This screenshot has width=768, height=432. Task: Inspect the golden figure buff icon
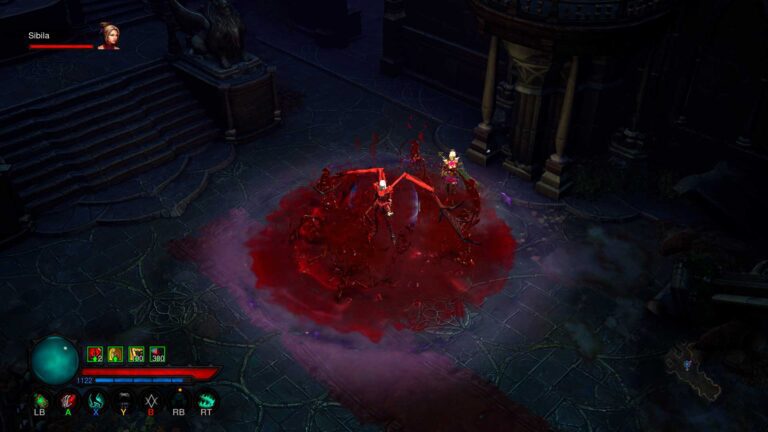pyautogui.click(x=115, y=354)
